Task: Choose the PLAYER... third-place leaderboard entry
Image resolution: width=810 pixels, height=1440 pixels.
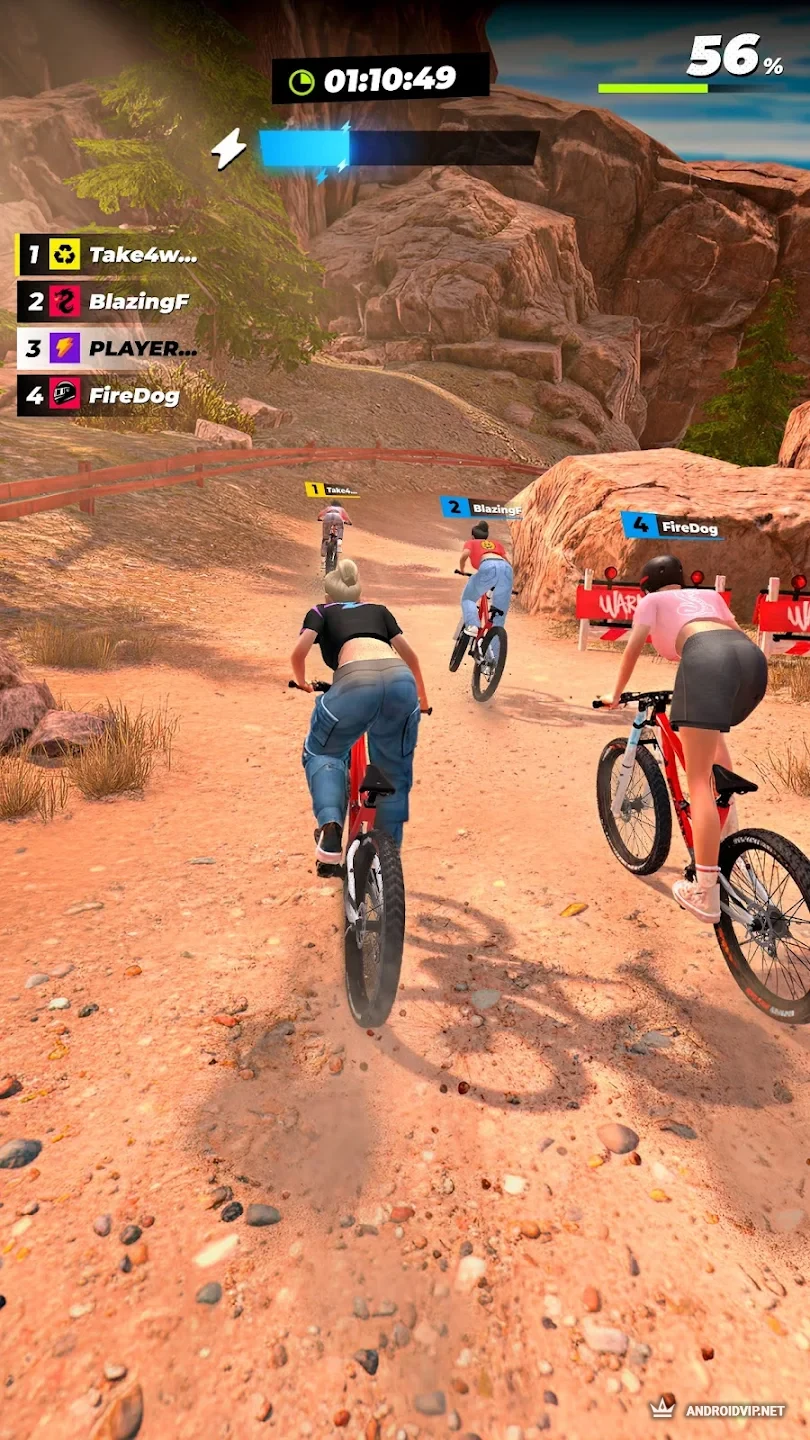Action: pyautogui.click(x=108, y=348)
